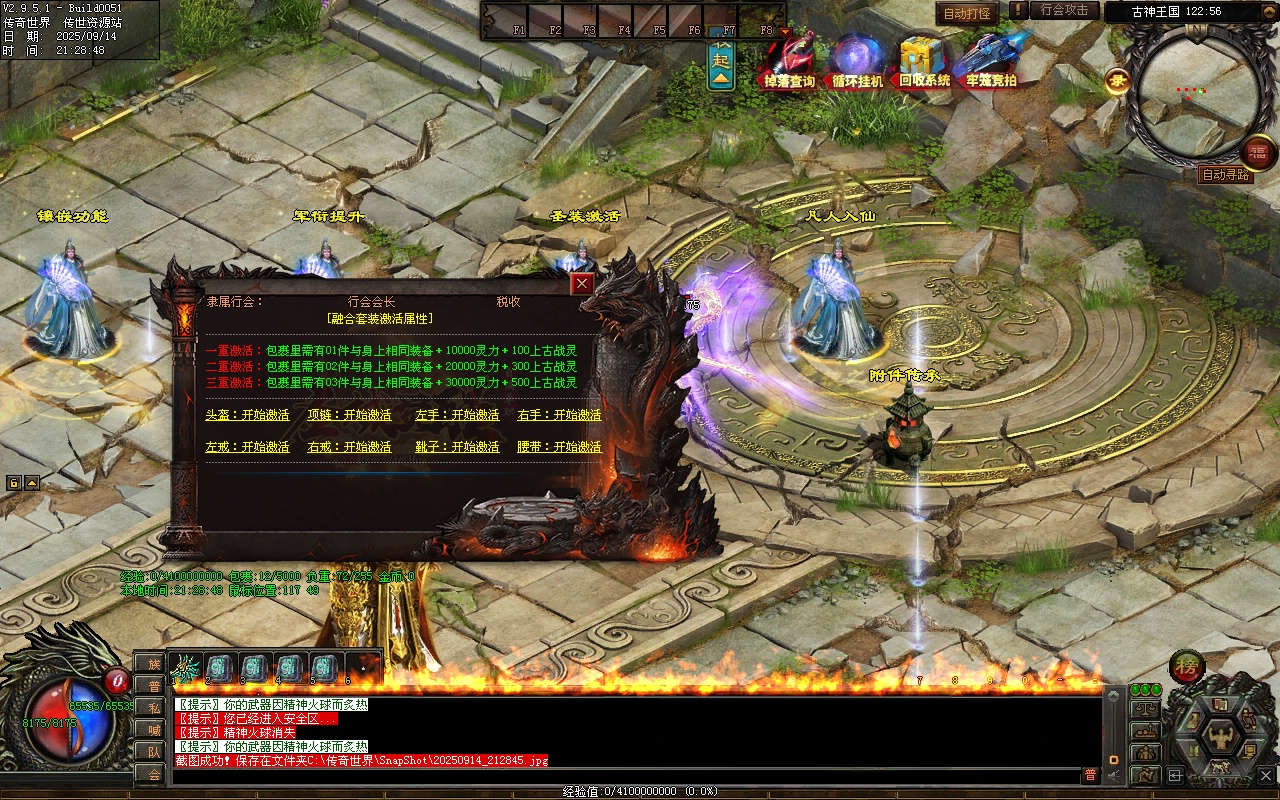
Task: Activate the left hand (左手) slot
Action: pyautogui.click(x=457, y=415)
